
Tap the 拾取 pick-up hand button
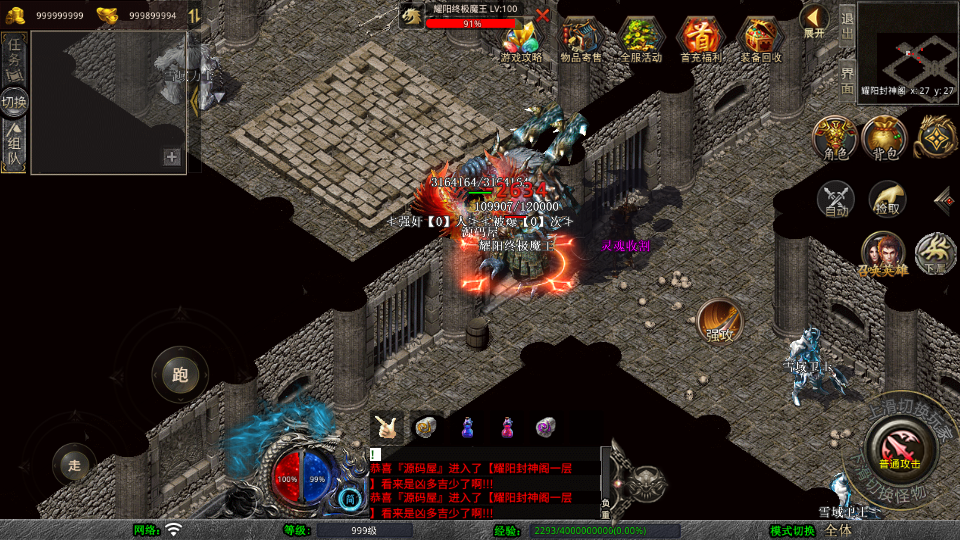(886, 200)
